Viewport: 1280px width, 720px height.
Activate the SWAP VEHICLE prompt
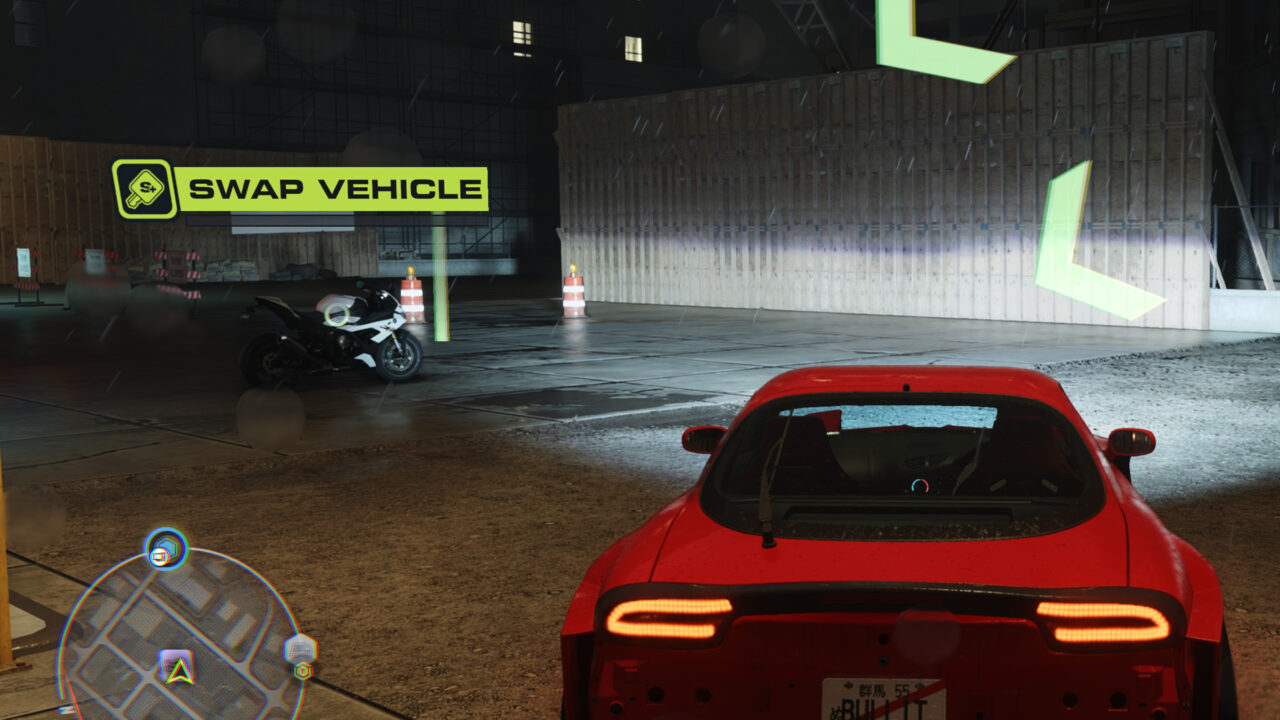pyautogui.click(x=300, y=186)
